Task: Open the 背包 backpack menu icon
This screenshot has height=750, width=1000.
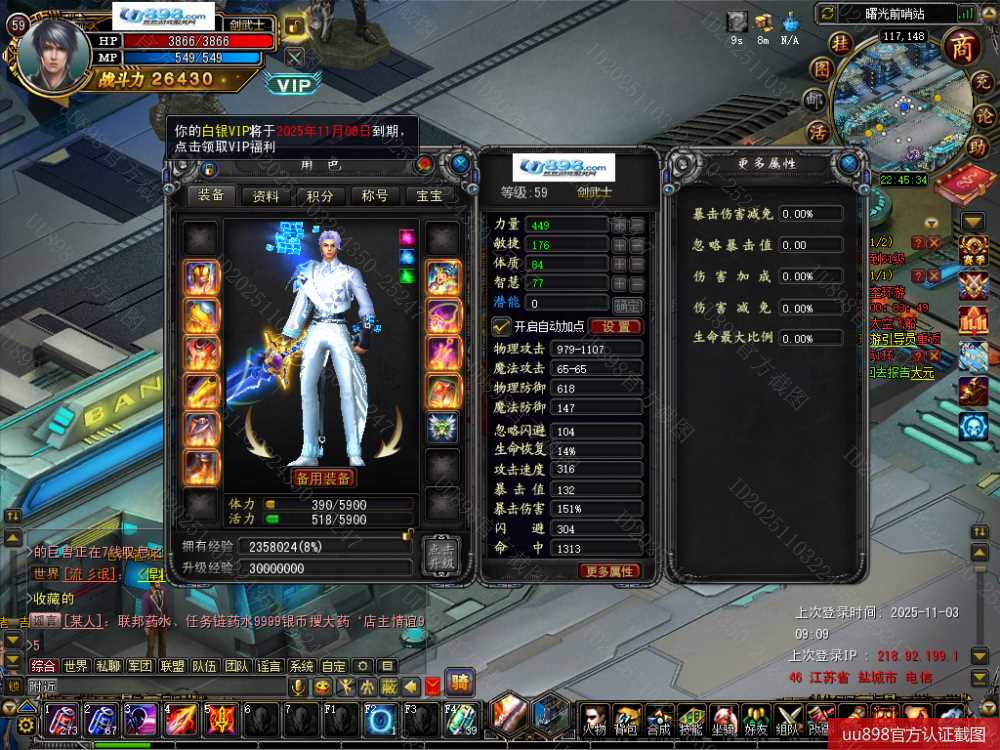Action: point(627,718)
